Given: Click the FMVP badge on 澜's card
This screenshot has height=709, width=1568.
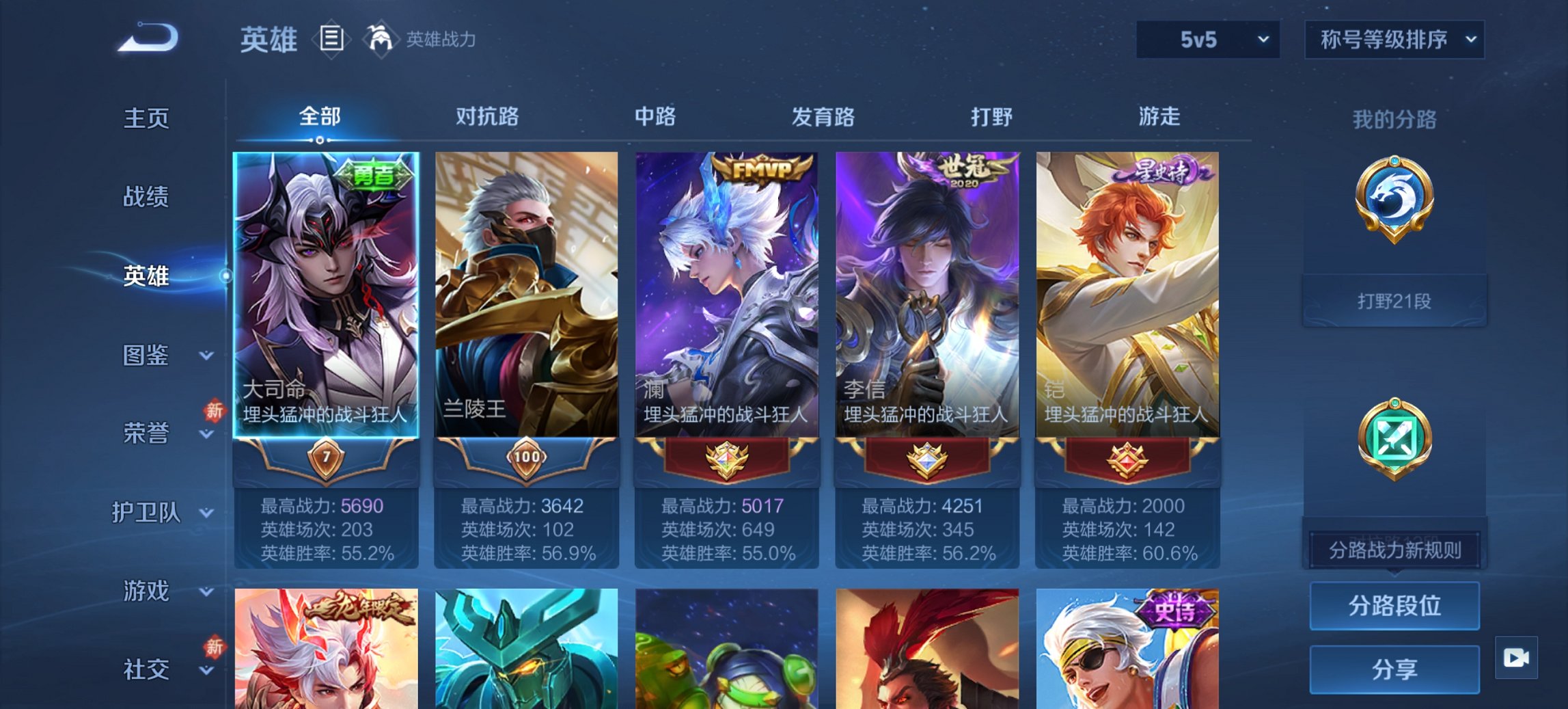Looking at the screenshot, I should coord(760,168).
